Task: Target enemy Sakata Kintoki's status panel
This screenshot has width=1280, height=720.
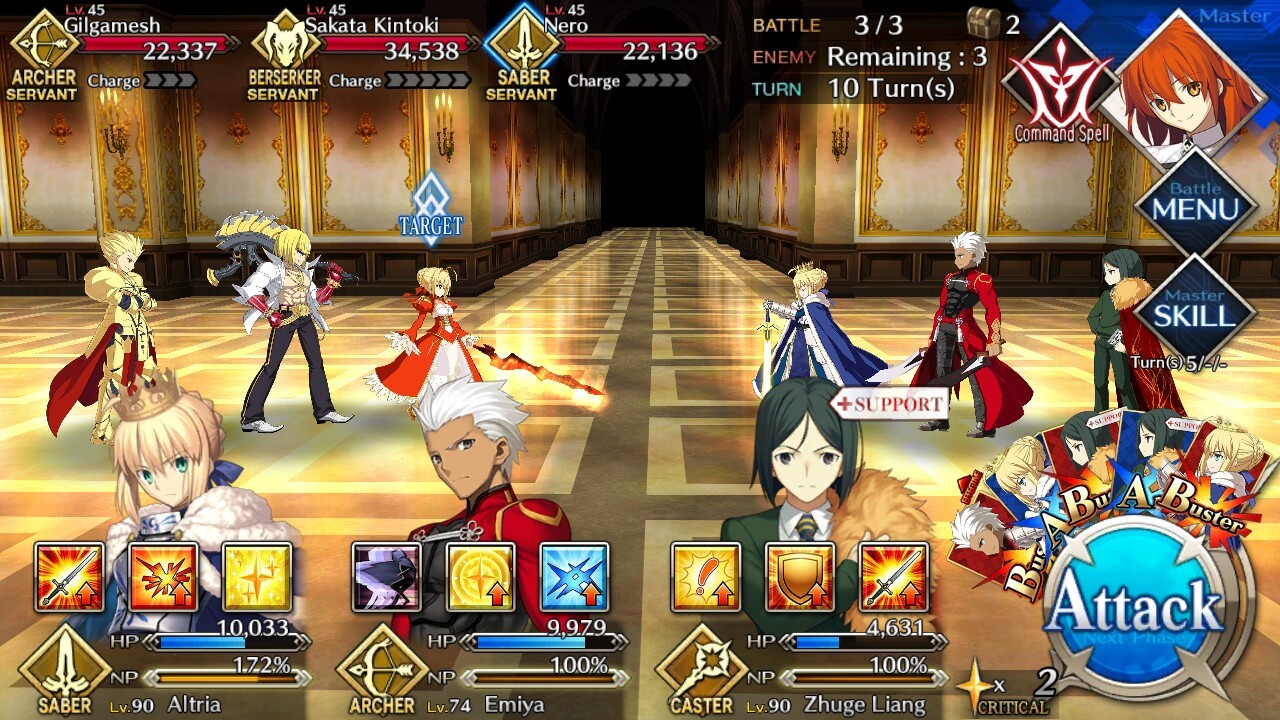Action: [360, 55]
